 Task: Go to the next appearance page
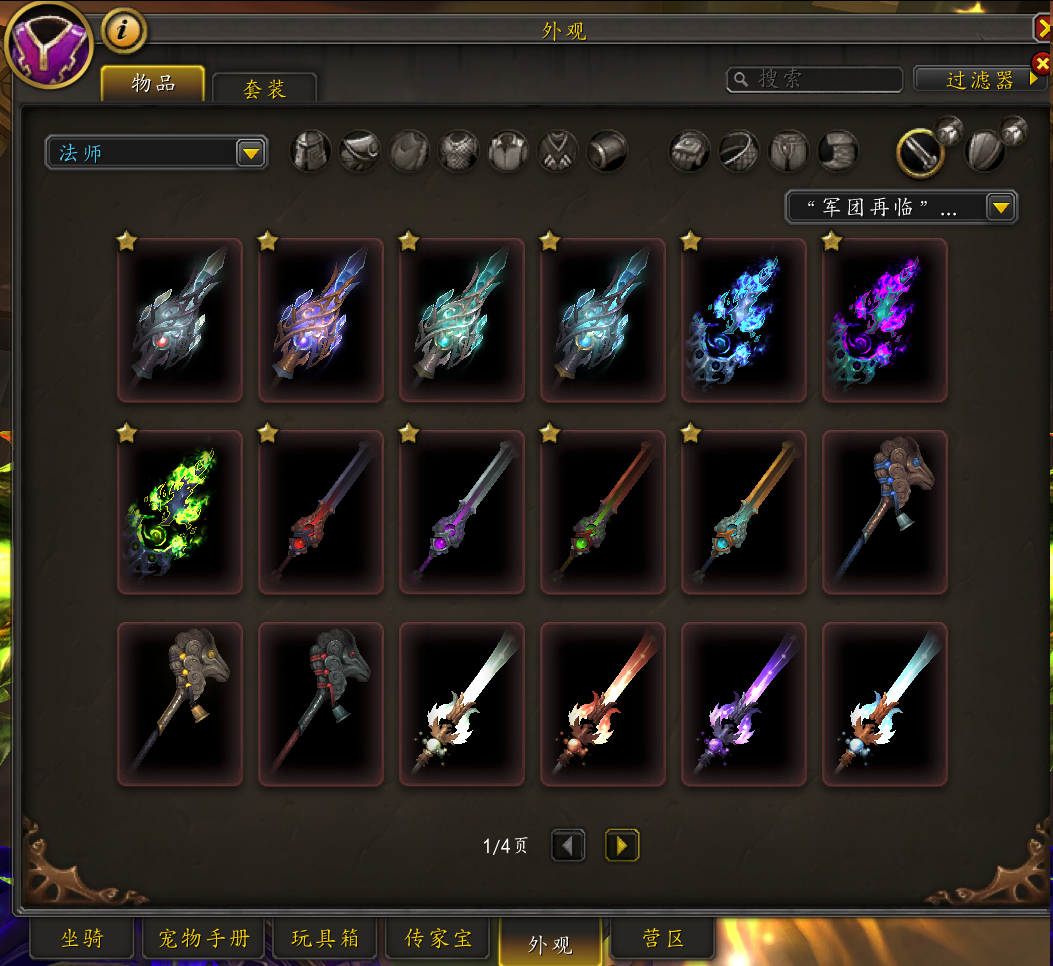[x=622, y=846]
